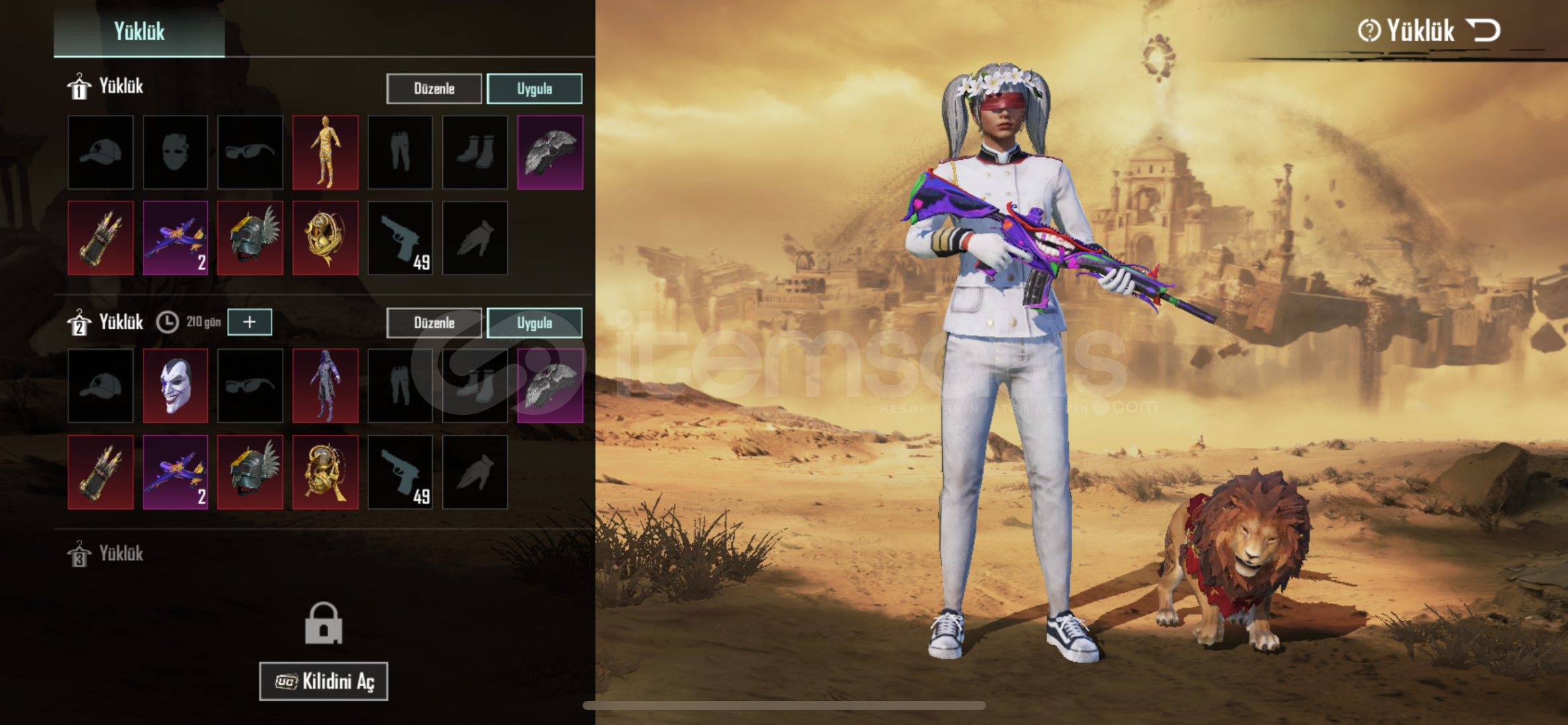The image size is (1568, 725).
Task: Select the golden mummy outfit slot
Action: (x=325, y=152)
